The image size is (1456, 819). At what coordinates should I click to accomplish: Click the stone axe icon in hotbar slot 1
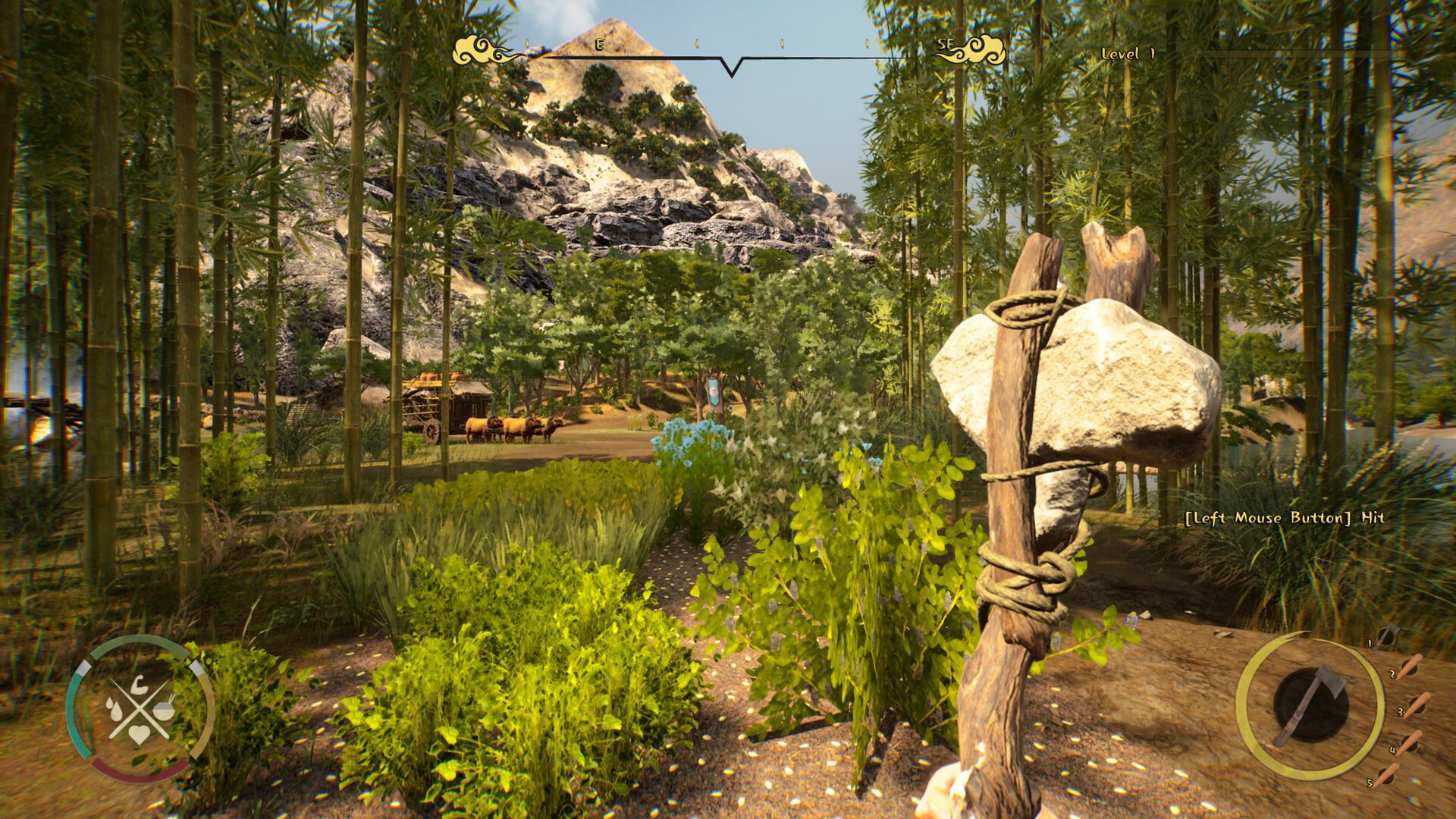[x=1388, y=637]
